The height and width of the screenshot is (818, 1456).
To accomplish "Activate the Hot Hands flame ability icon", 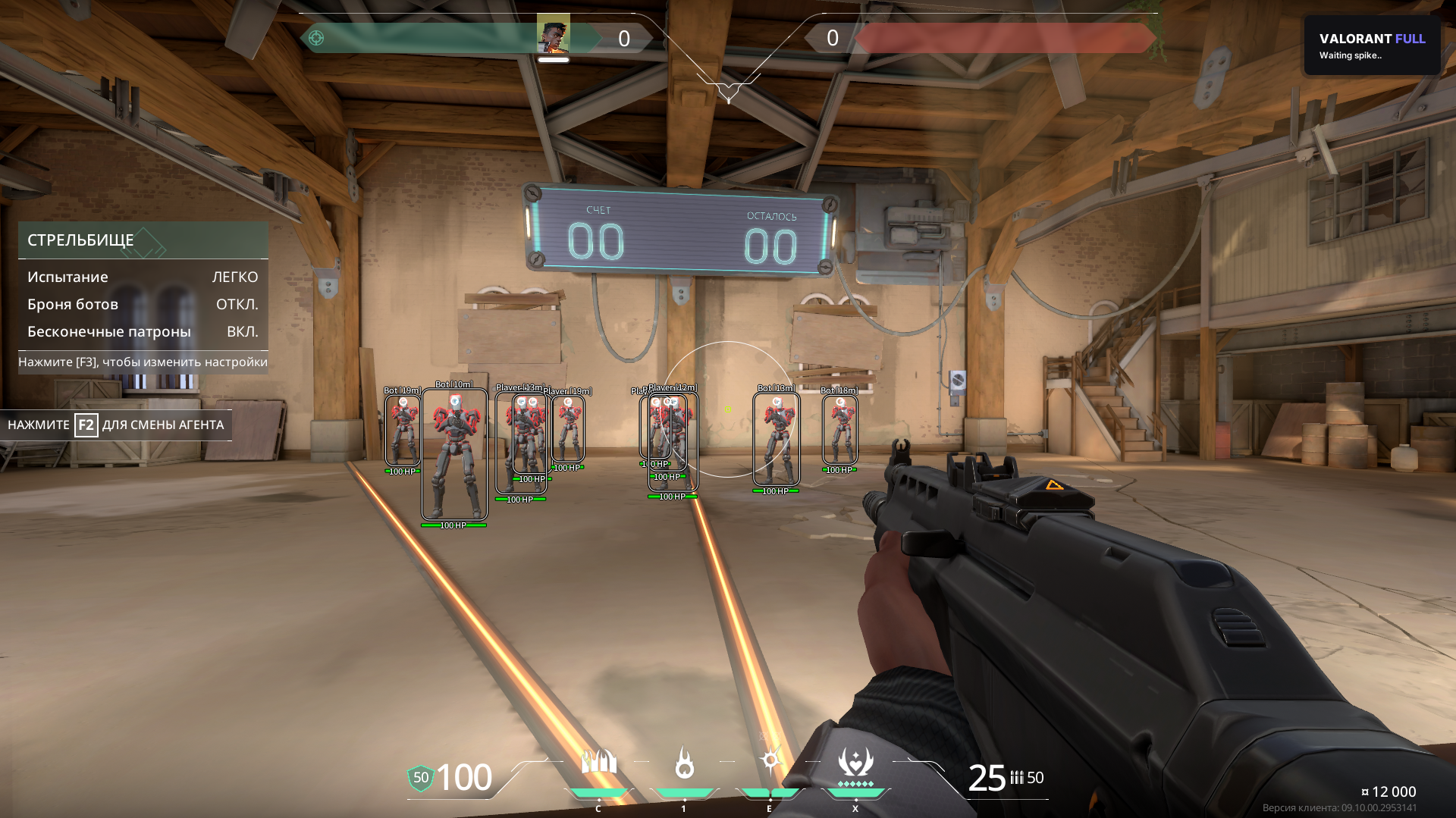I will 684,763.
